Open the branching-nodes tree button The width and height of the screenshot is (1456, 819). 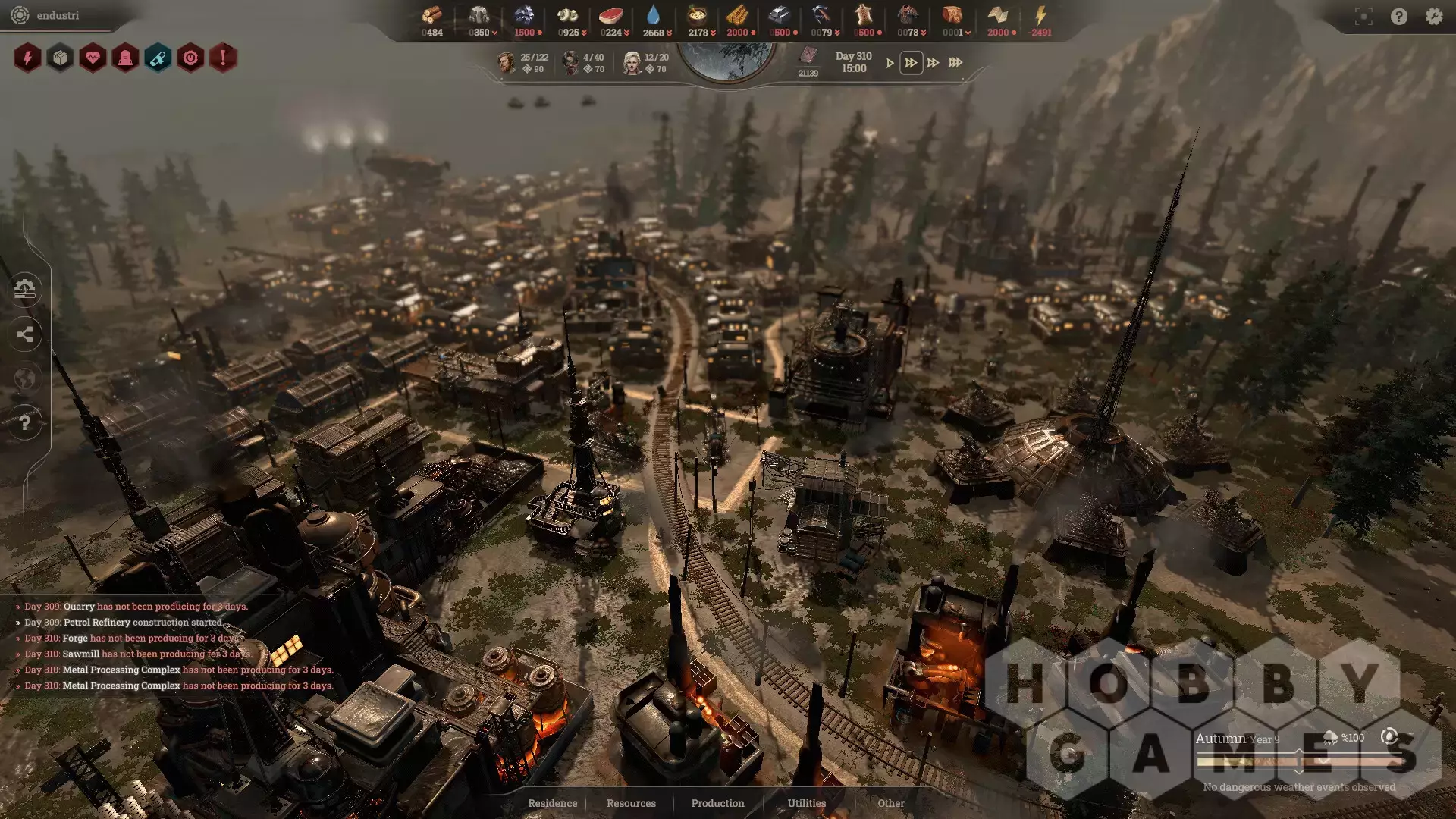point(25,334)
